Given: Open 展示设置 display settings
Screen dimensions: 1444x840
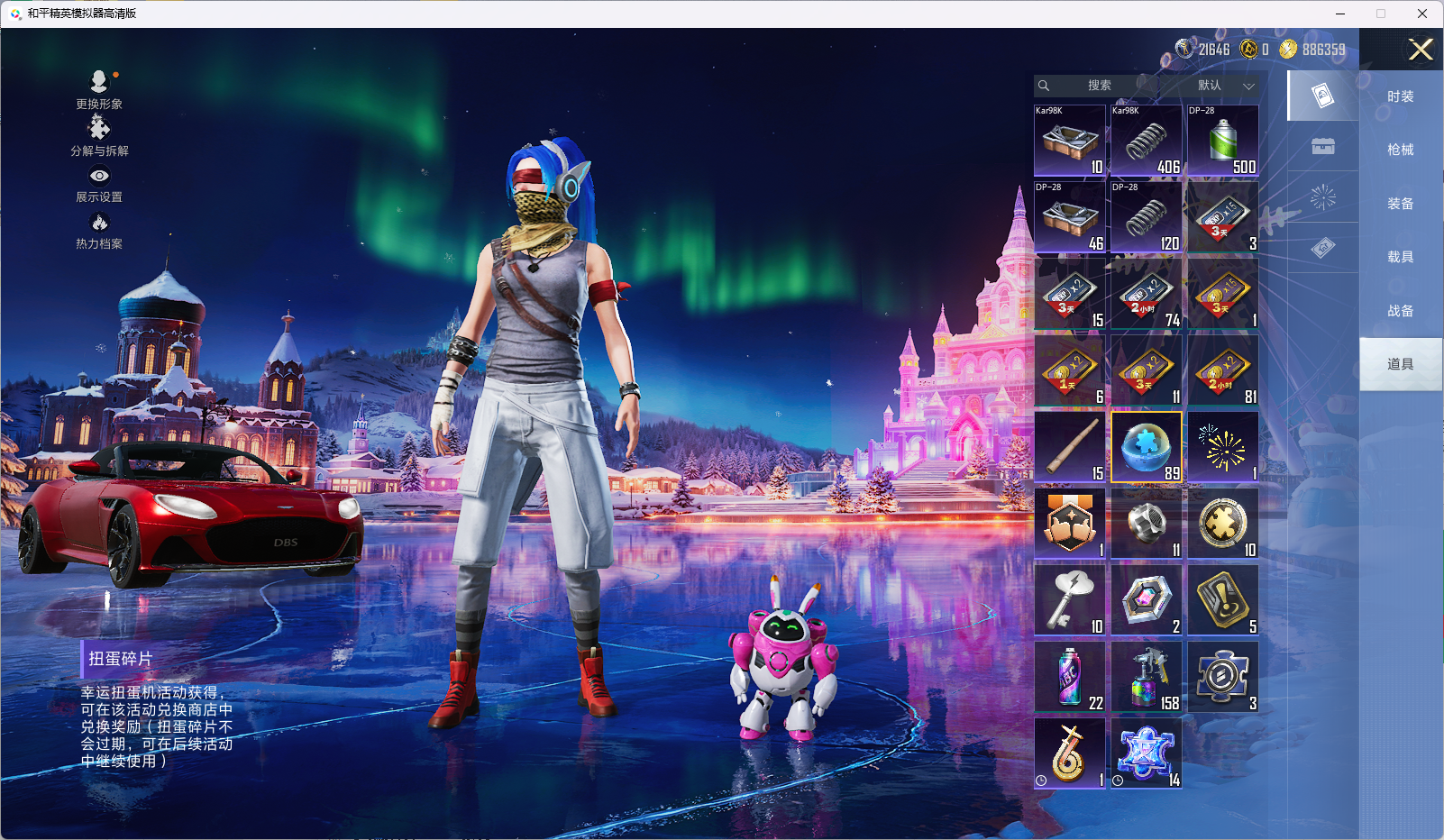Looking at the screenshot, I should click(99, 183).
